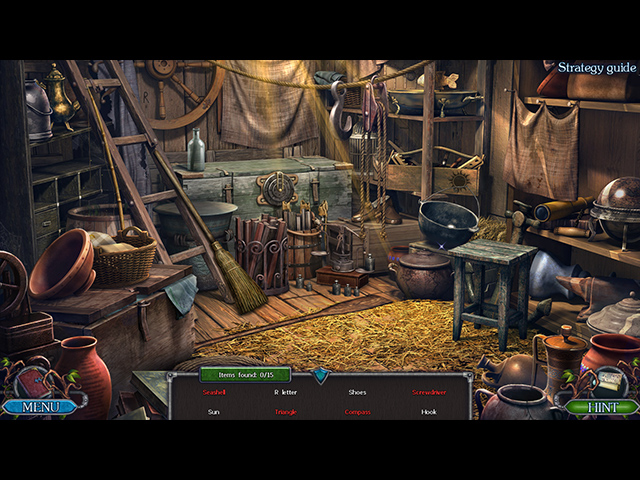640x480 pixels.
Task: Pick the Screwdriver list entry
Action: pyautogui.click(x=429, y=392)
